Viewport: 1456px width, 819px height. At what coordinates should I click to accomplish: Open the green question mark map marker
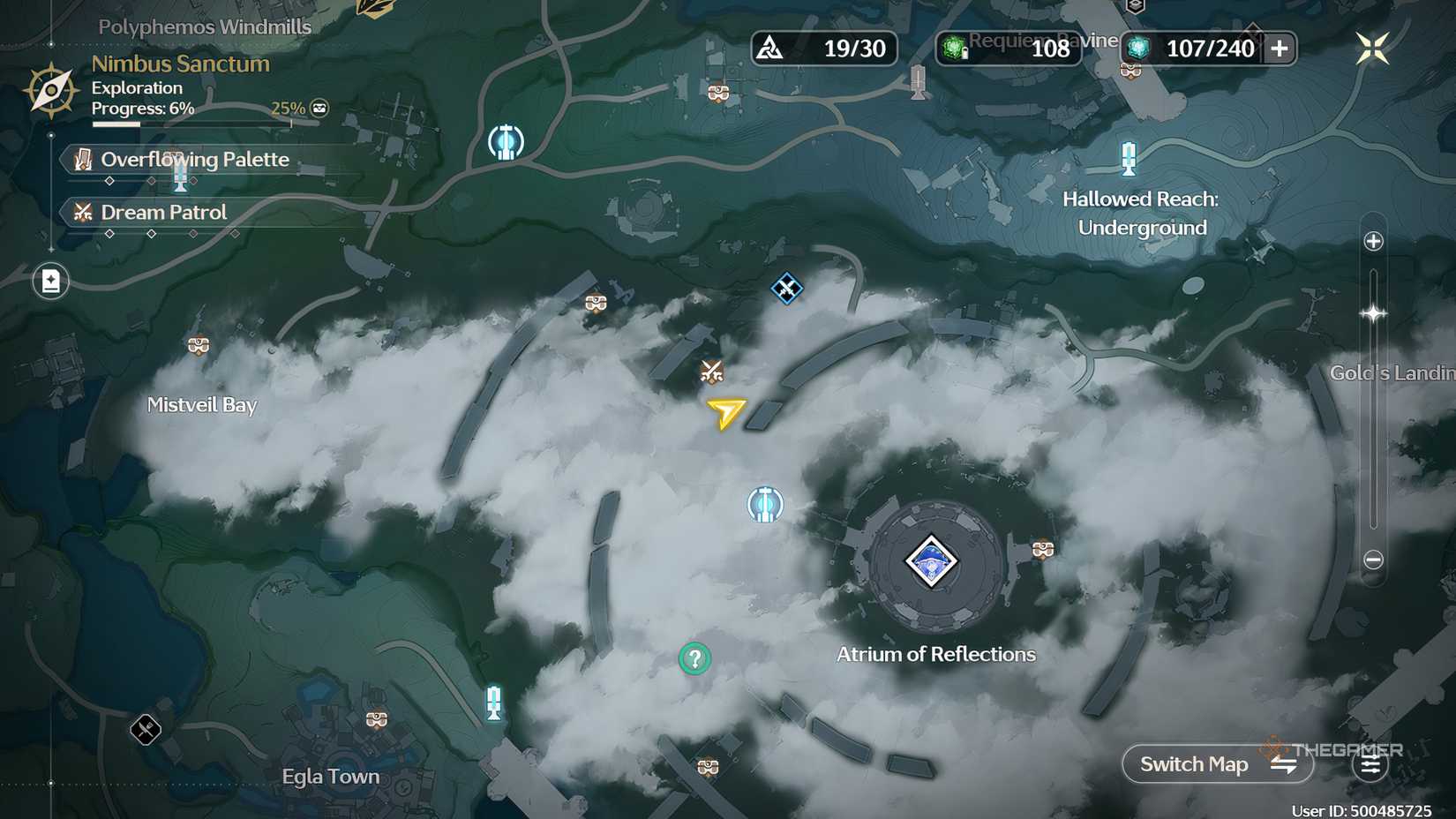coord(694,658)
